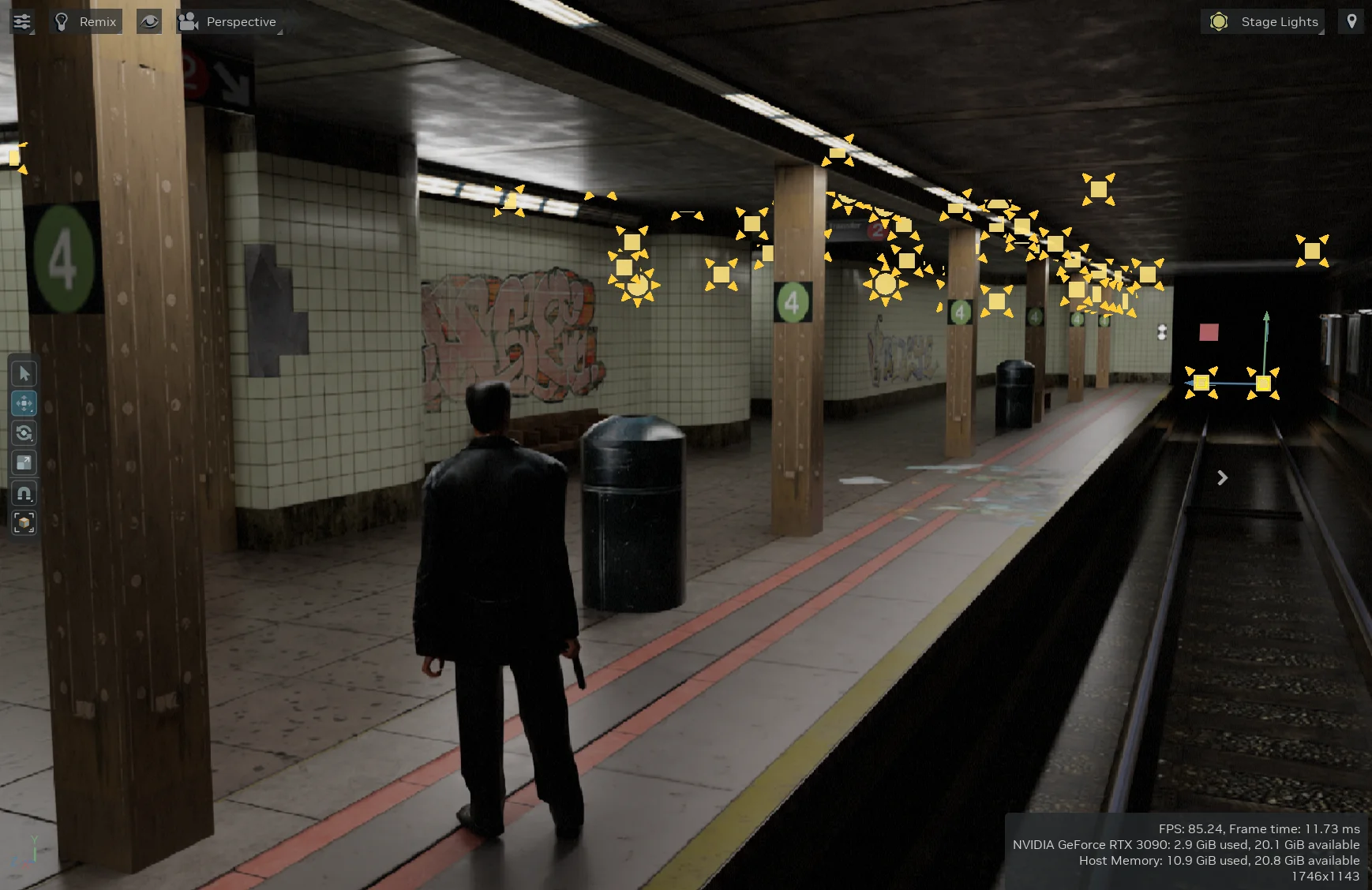Activate the move tool
Screen dimensions: 1372x890
coord(24,403)
